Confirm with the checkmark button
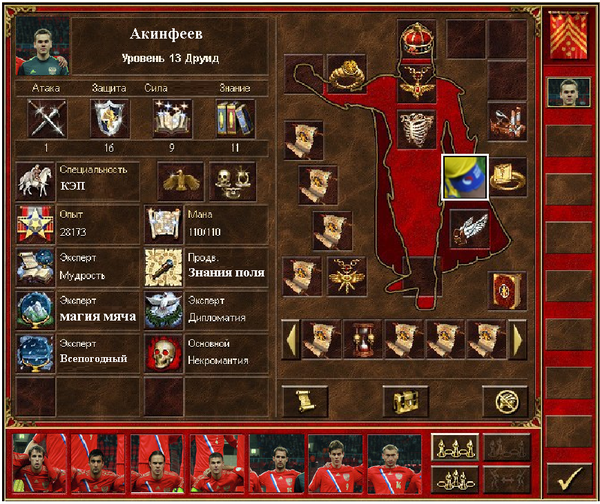Screen dimensions: 600x504 (x=571, y=478)
